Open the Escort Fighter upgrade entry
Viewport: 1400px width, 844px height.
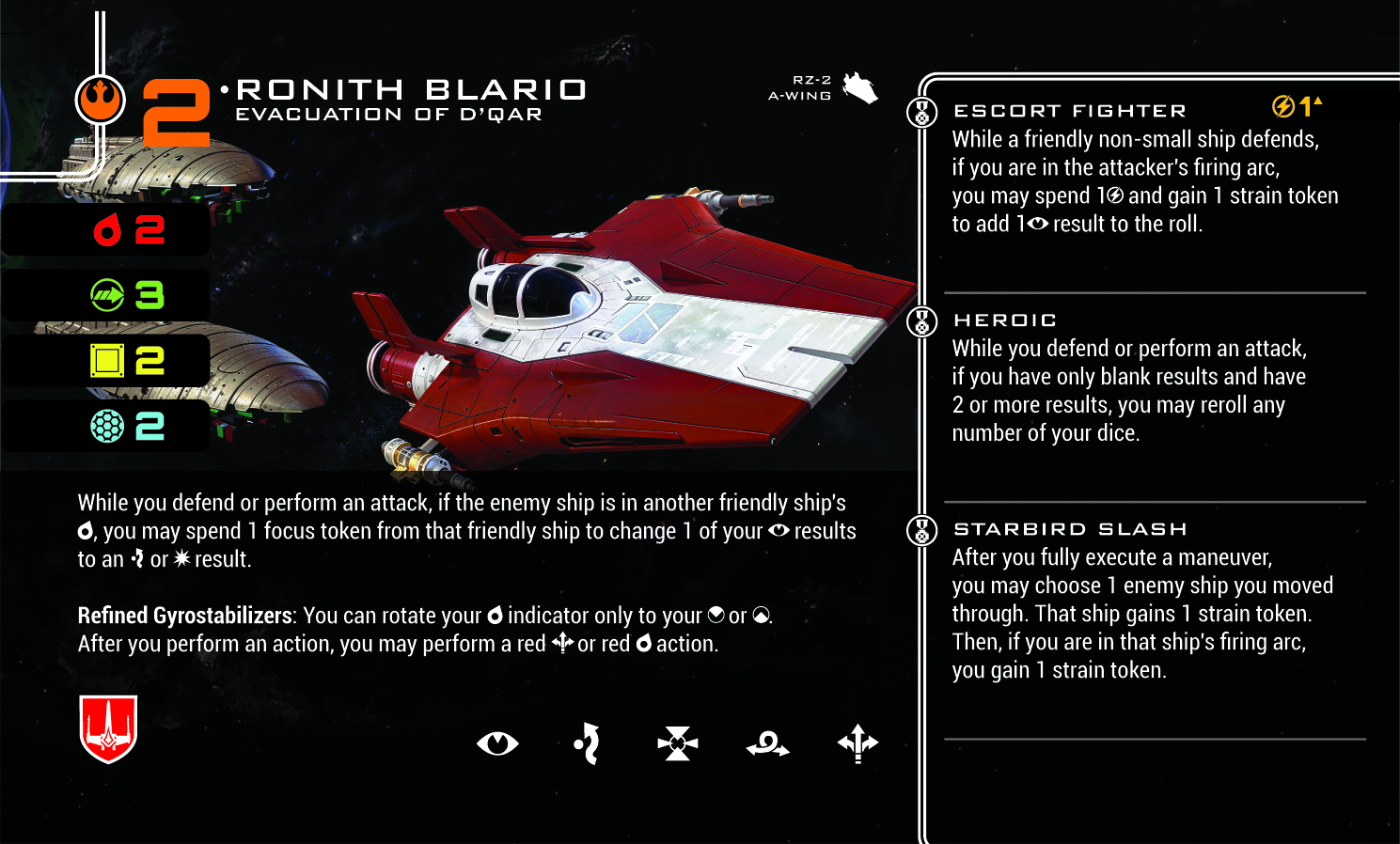click(1070, 111)
